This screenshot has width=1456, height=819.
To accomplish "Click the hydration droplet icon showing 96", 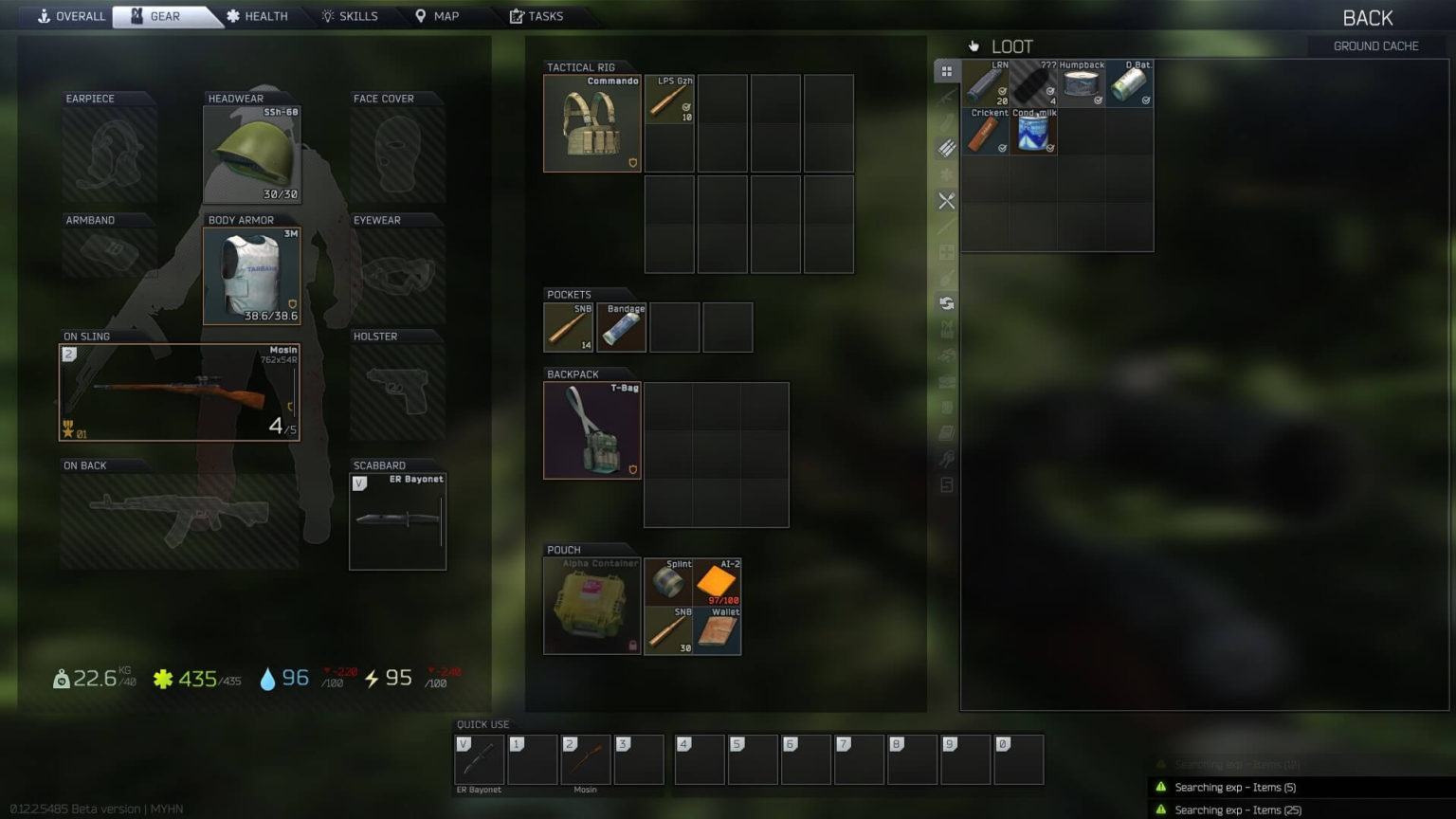I will pos(263,678).
